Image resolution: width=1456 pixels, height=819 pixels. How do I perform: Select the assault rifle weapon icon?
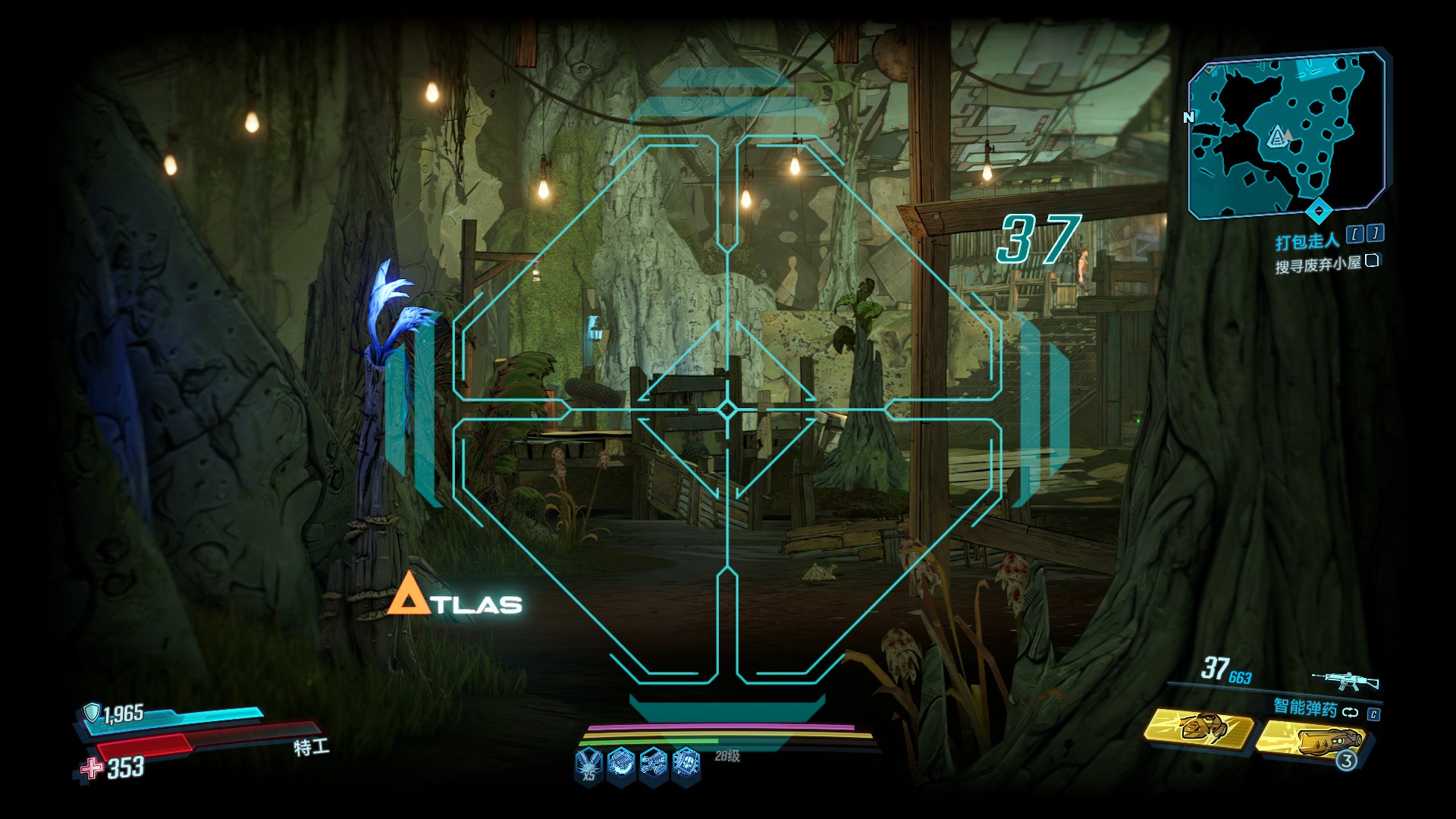tap(1345, 680)
